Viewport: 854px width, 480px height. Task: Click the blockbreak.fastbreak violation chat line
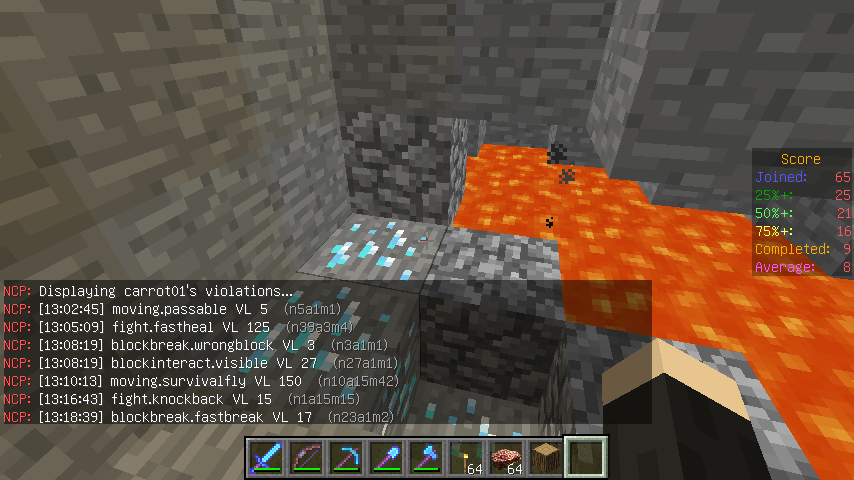pyautogui.click(x=200, y=417)
